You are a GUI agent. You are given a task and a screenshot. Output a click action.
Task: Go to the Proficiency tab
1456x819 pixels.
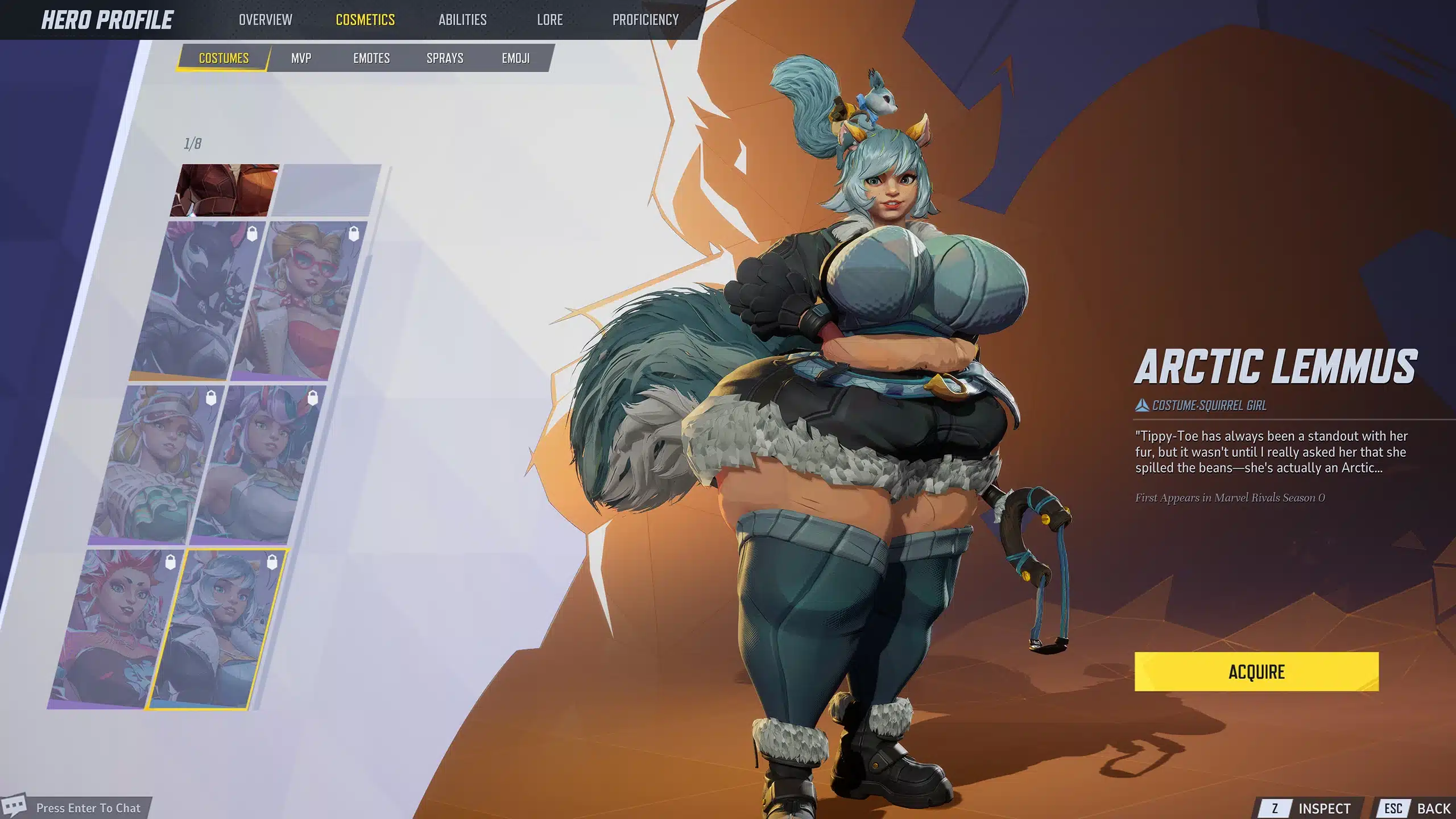click(x=646, y=20)
